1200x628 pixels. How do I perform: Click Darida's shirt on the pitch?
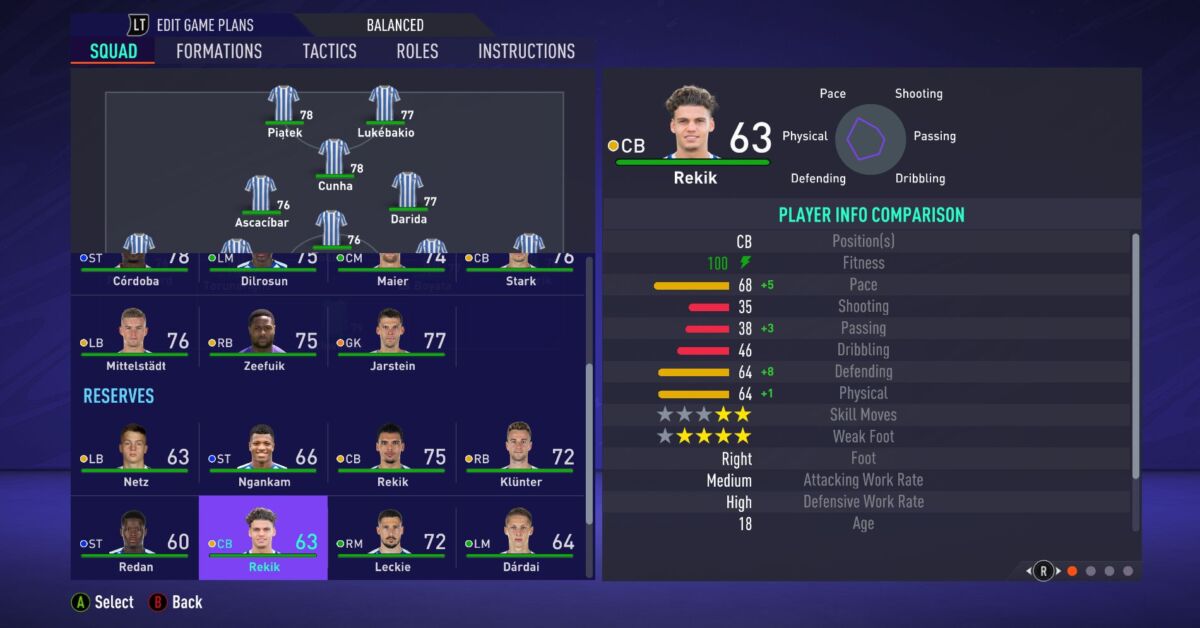pos(407,192)
